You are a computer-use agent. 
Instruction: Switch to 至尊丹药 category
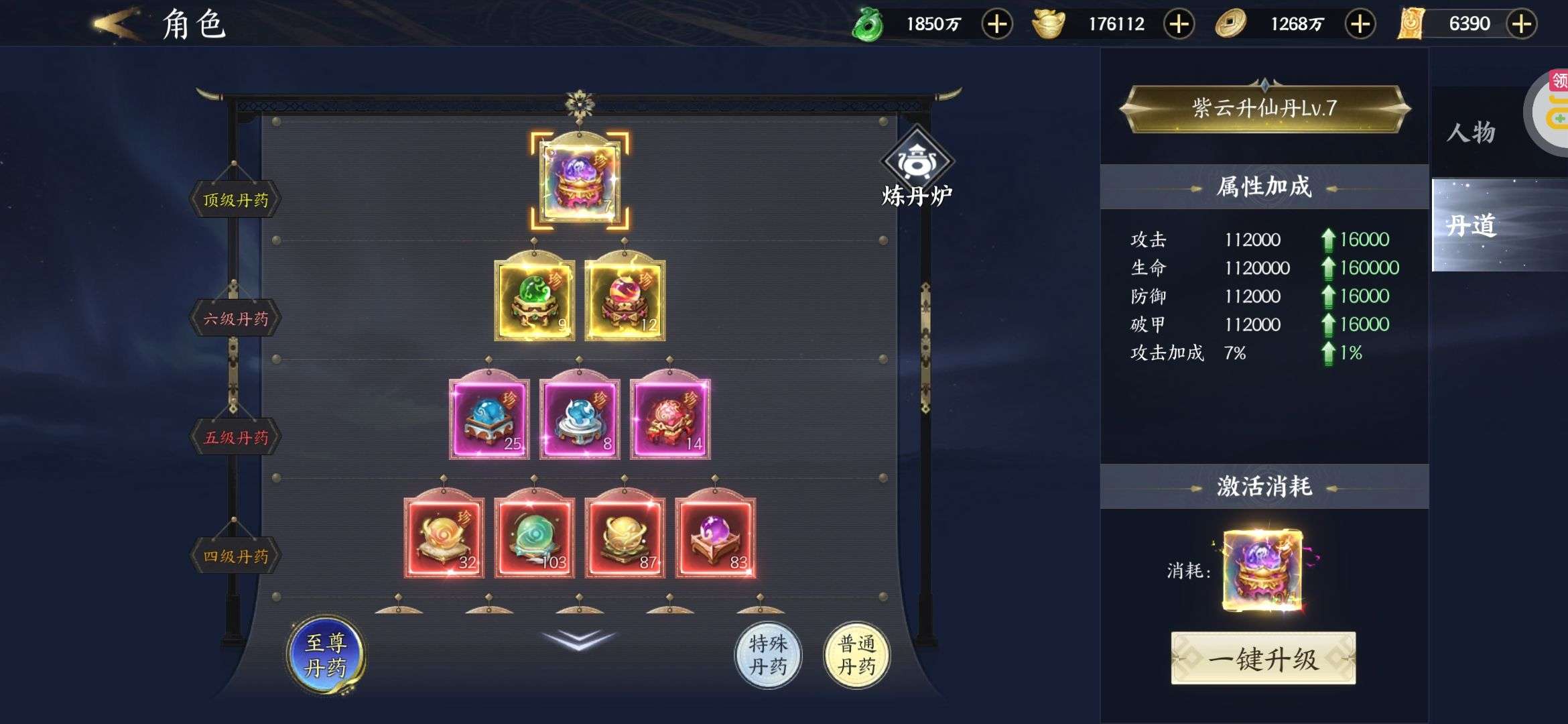tap(326, 654)
